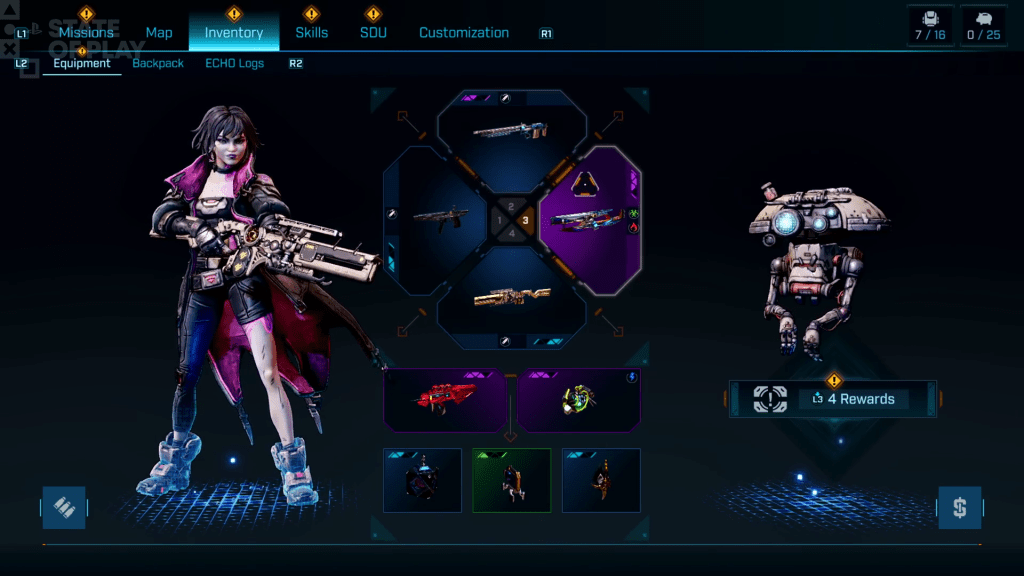Go to the Skills tab
This screenshot has width=1024, height=576.
click(x=311, y=32)
